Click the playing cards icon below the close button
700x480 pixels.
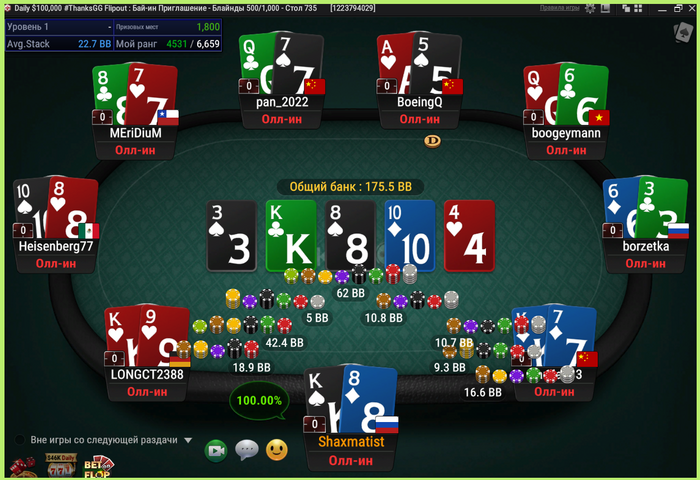coord(681,29)
